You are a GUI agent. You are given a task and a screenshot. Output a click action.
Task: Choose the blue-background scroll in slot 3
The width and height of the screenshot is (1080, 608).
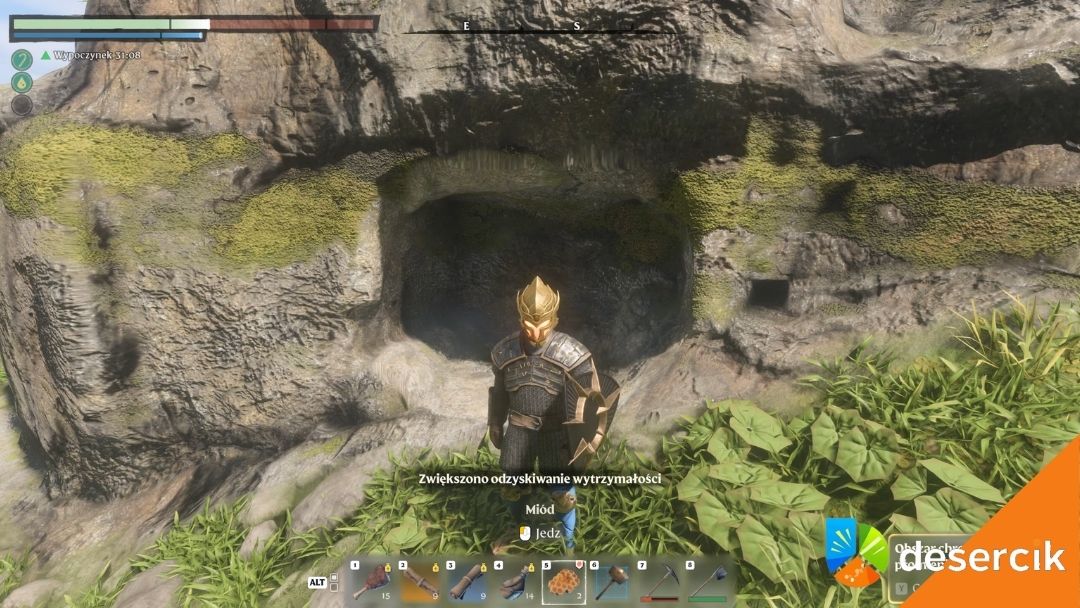467,583
